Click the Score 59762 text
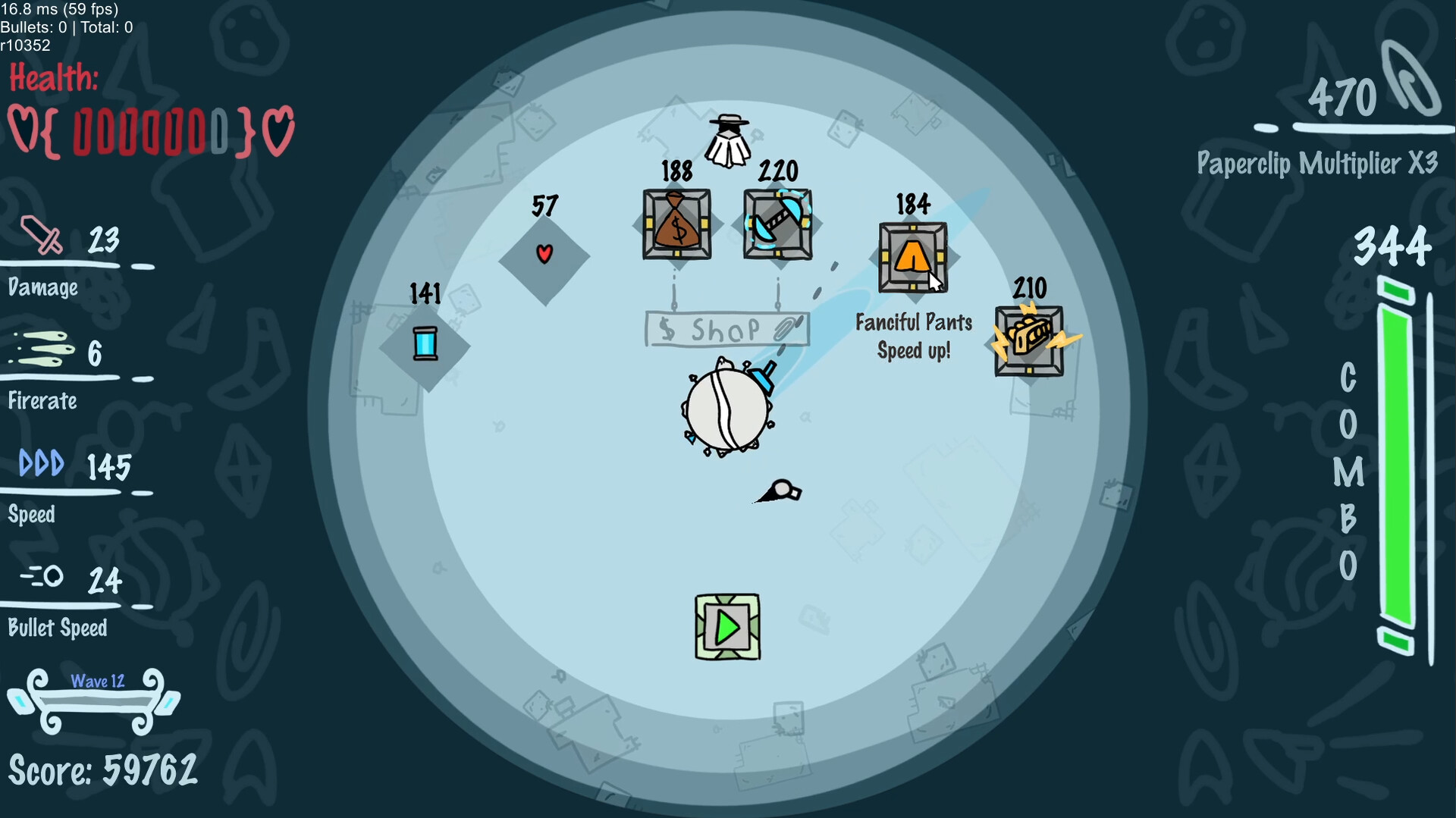The width and height of the screenshot is (1456, 818). click(102, 769)
